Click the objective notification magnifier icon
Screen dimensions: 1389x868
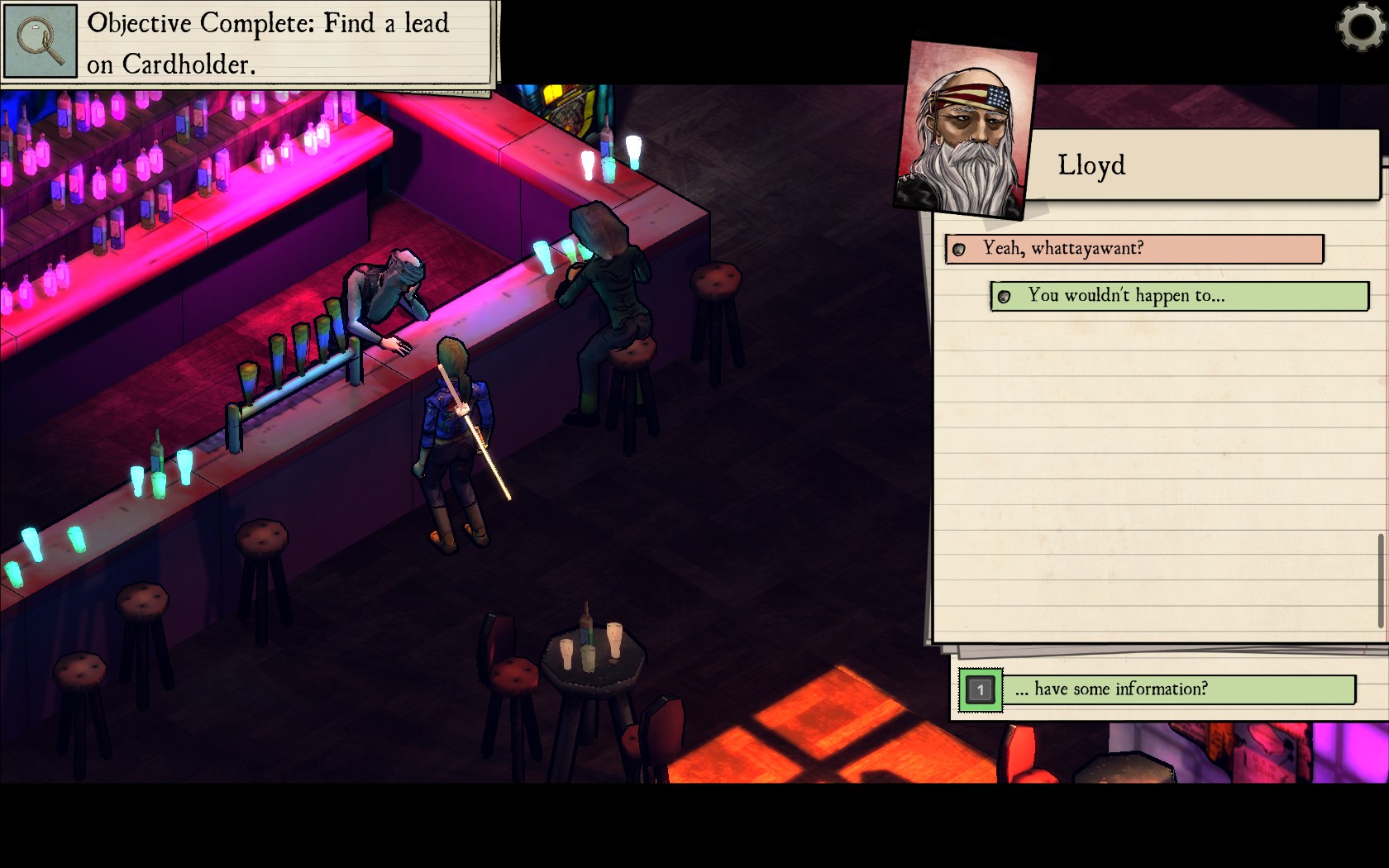(40, 40)
